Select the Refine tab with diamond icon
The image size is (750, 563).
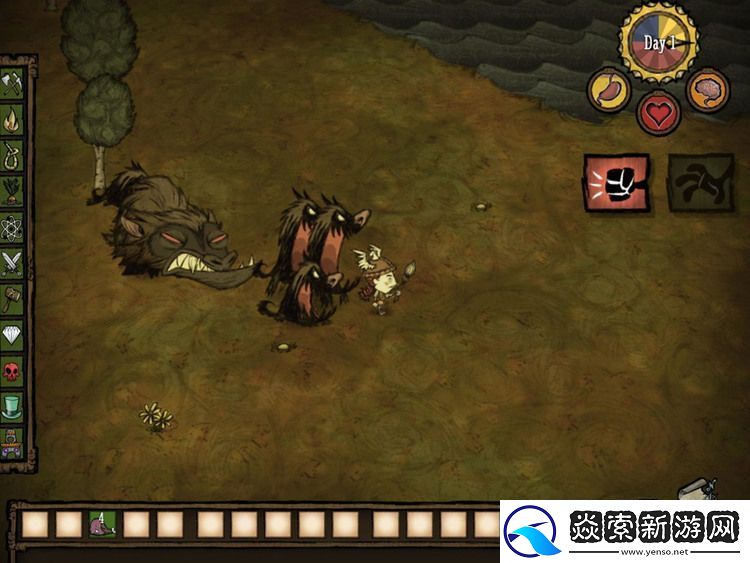coord(13,335)
